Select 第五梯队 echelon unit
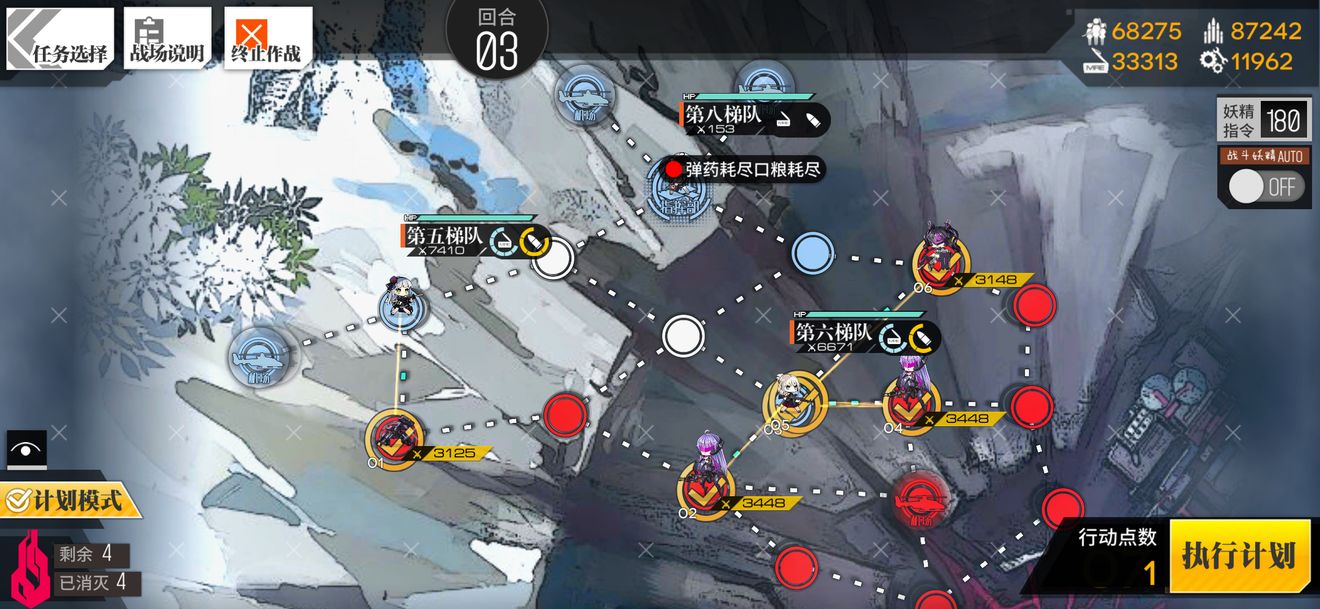This screenshot has height=609, width=1320. [x=402, y=305]
